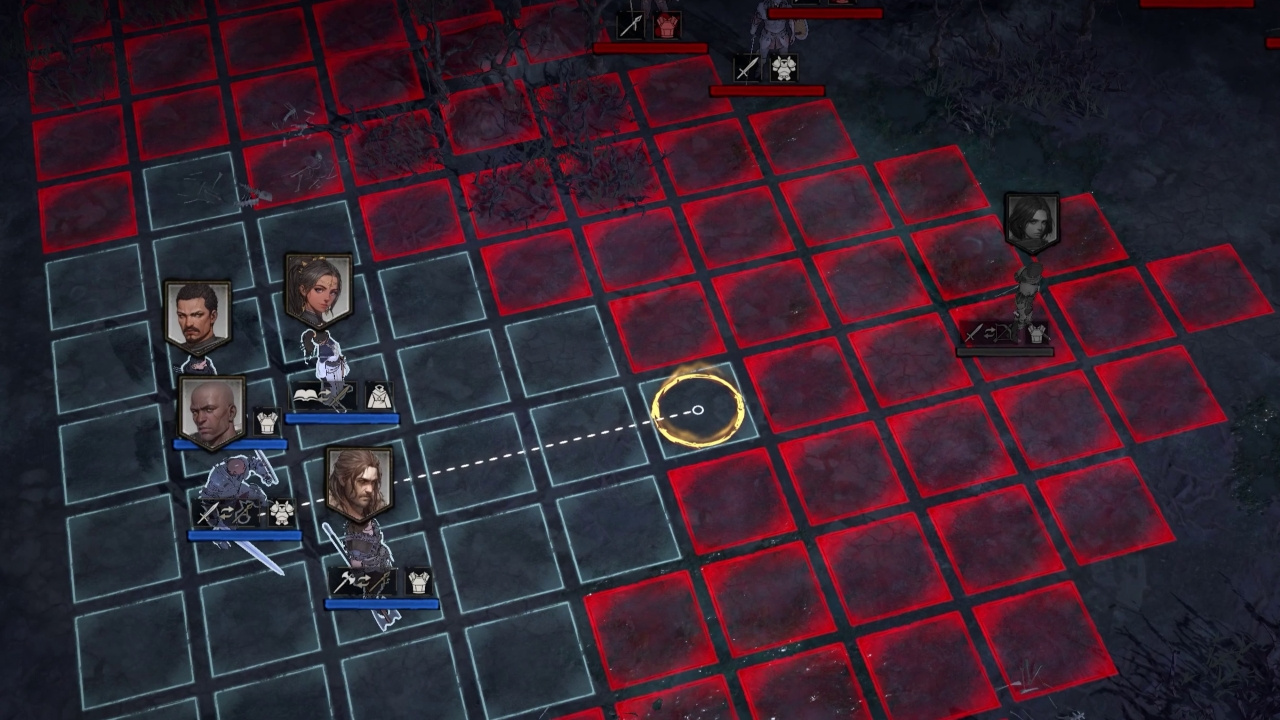Toggle weapon-swap arrows beneath the axe-wielding warrior
Screen dimensions: 1280x720
click(363, 580)
